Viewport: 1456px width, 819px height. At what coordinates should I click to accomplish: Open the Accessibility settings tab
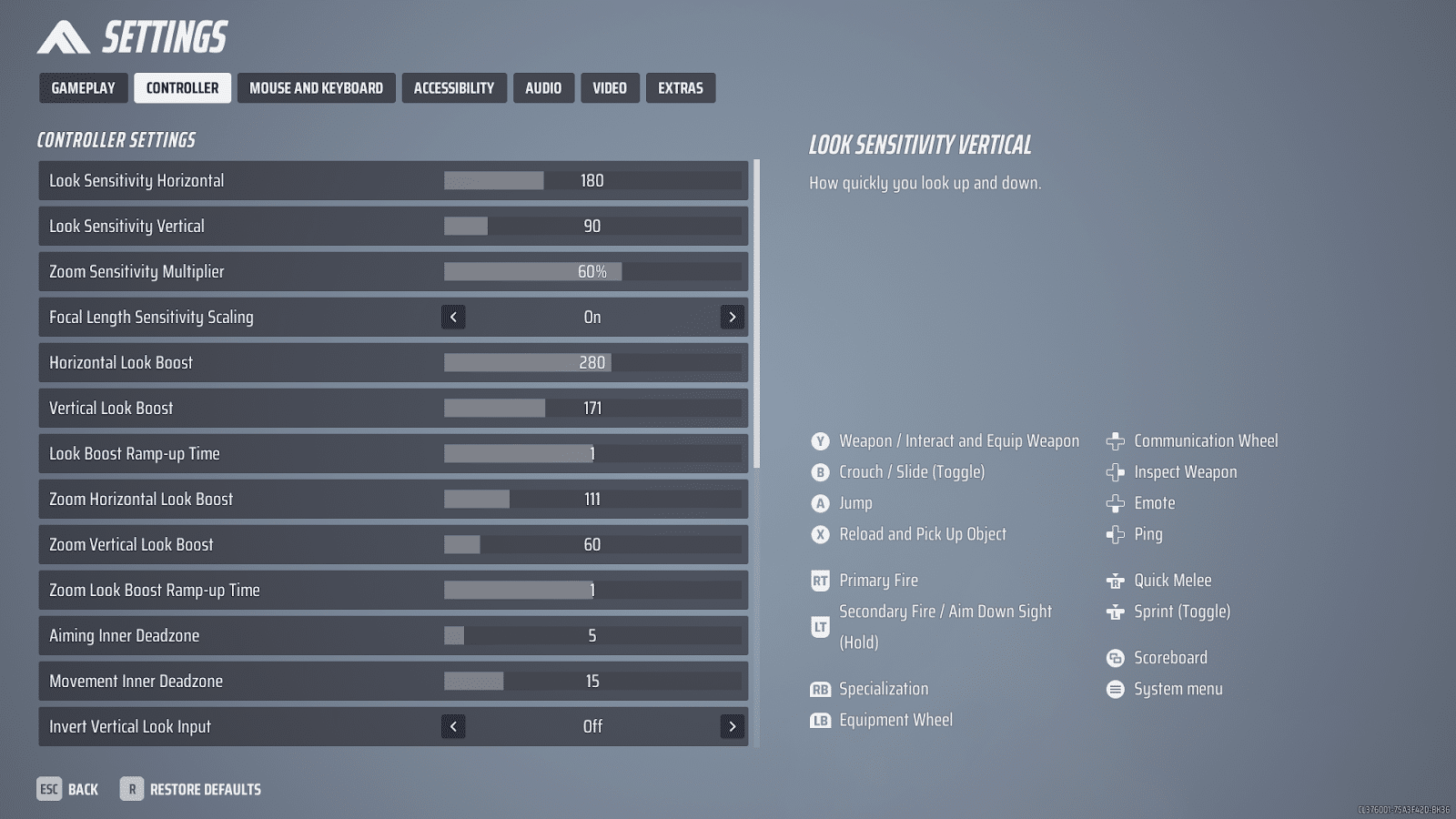(454, 87)
